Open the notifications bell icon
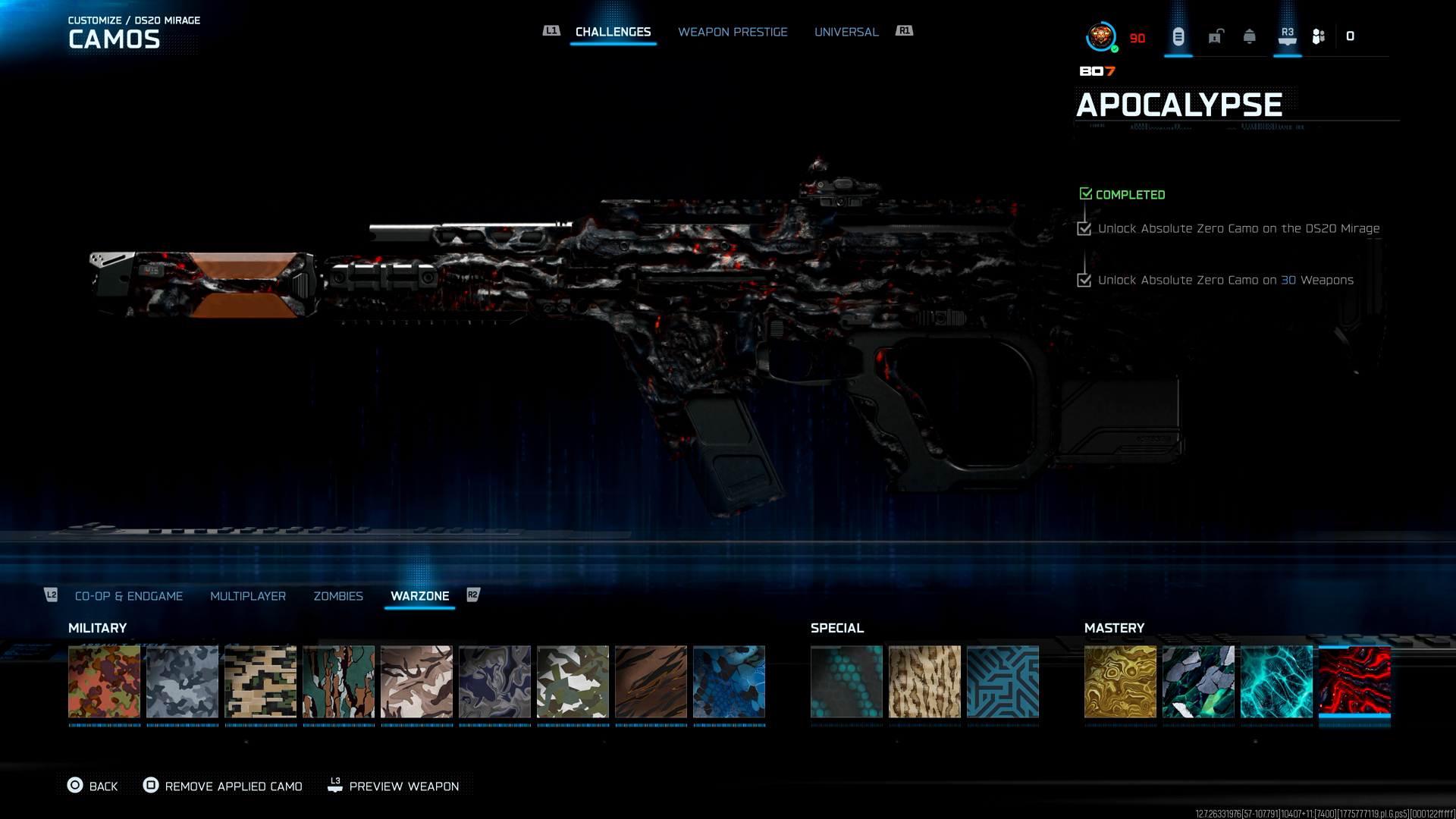1456x819 pixels. 1250,36
